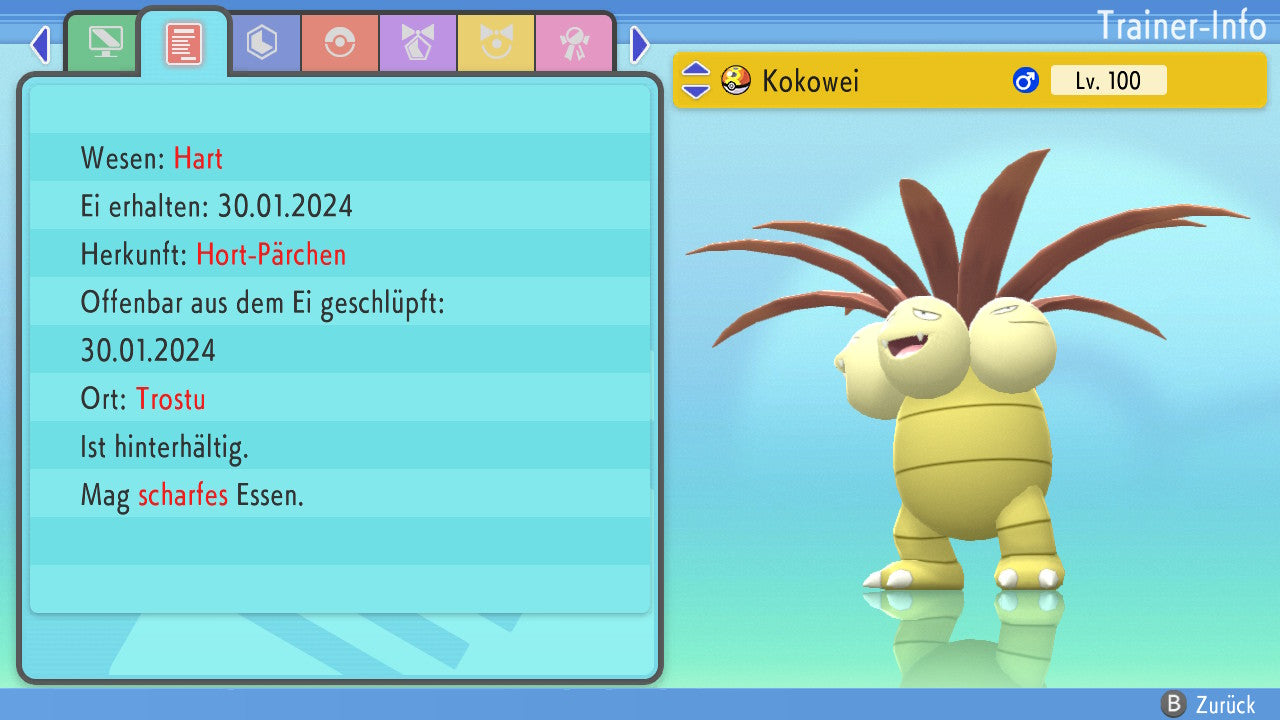Image resolution: width=1280 pixels, height=720 pixels.
Task: Select the pink ribbon tab
Action: click(573, 42)
